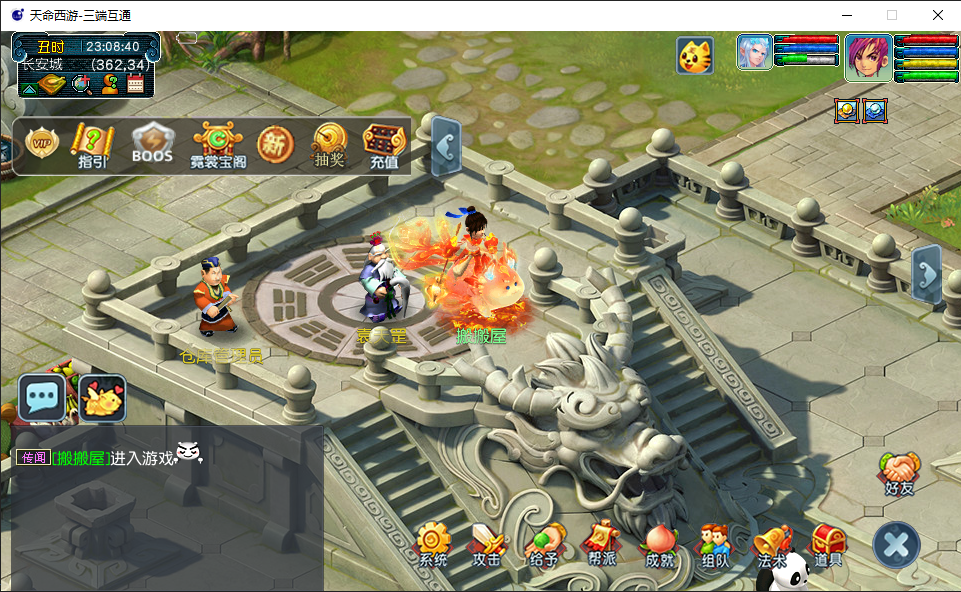Viewport: 961px width, 592px height.
Task: Open the 道具 items chest
Action: (x=828, y=545)
